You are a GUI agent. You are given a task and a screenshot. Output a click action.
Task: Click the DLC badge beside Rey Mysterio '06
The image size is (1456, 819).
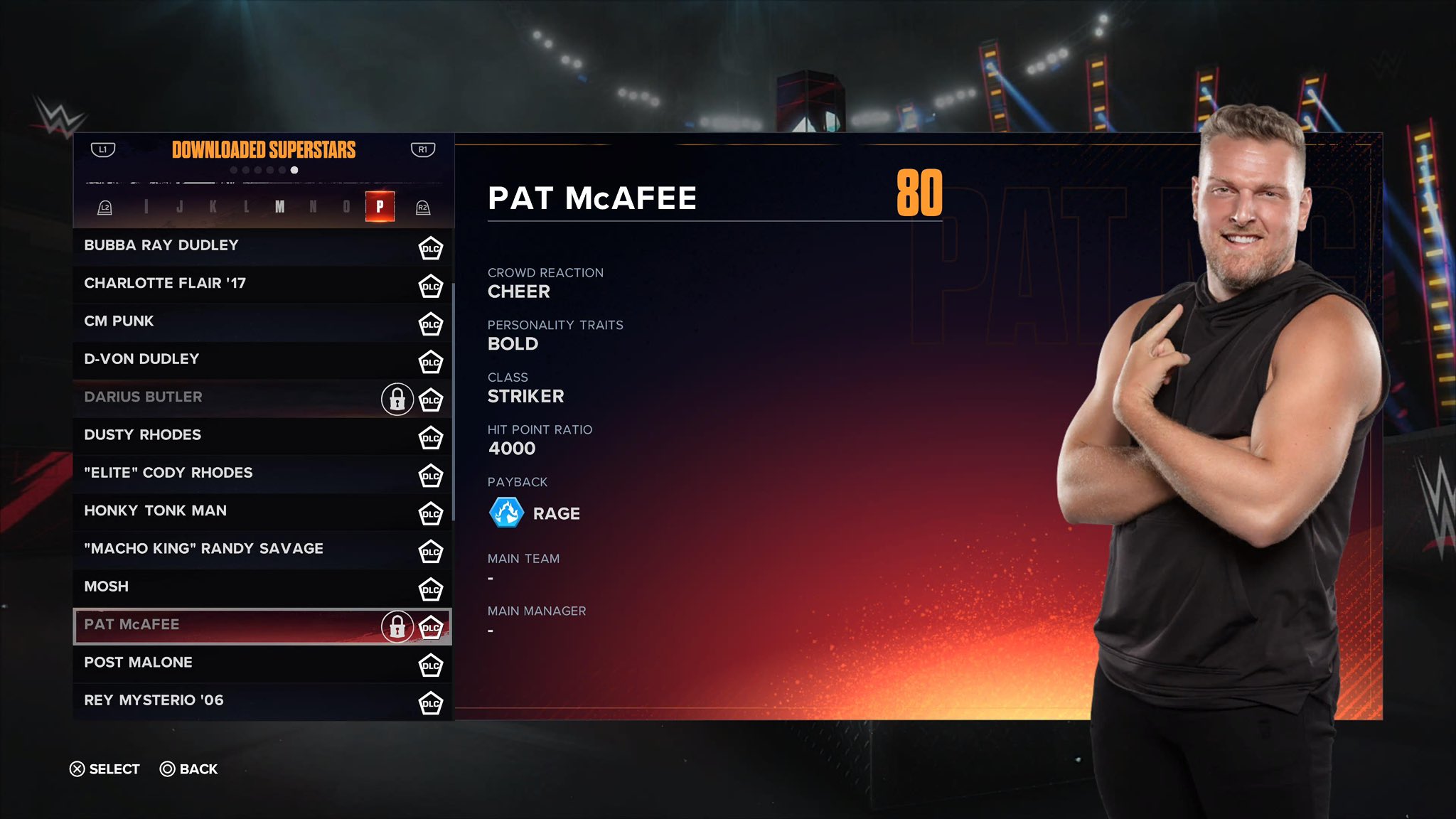pyautogui.click(x=431, y=703)
